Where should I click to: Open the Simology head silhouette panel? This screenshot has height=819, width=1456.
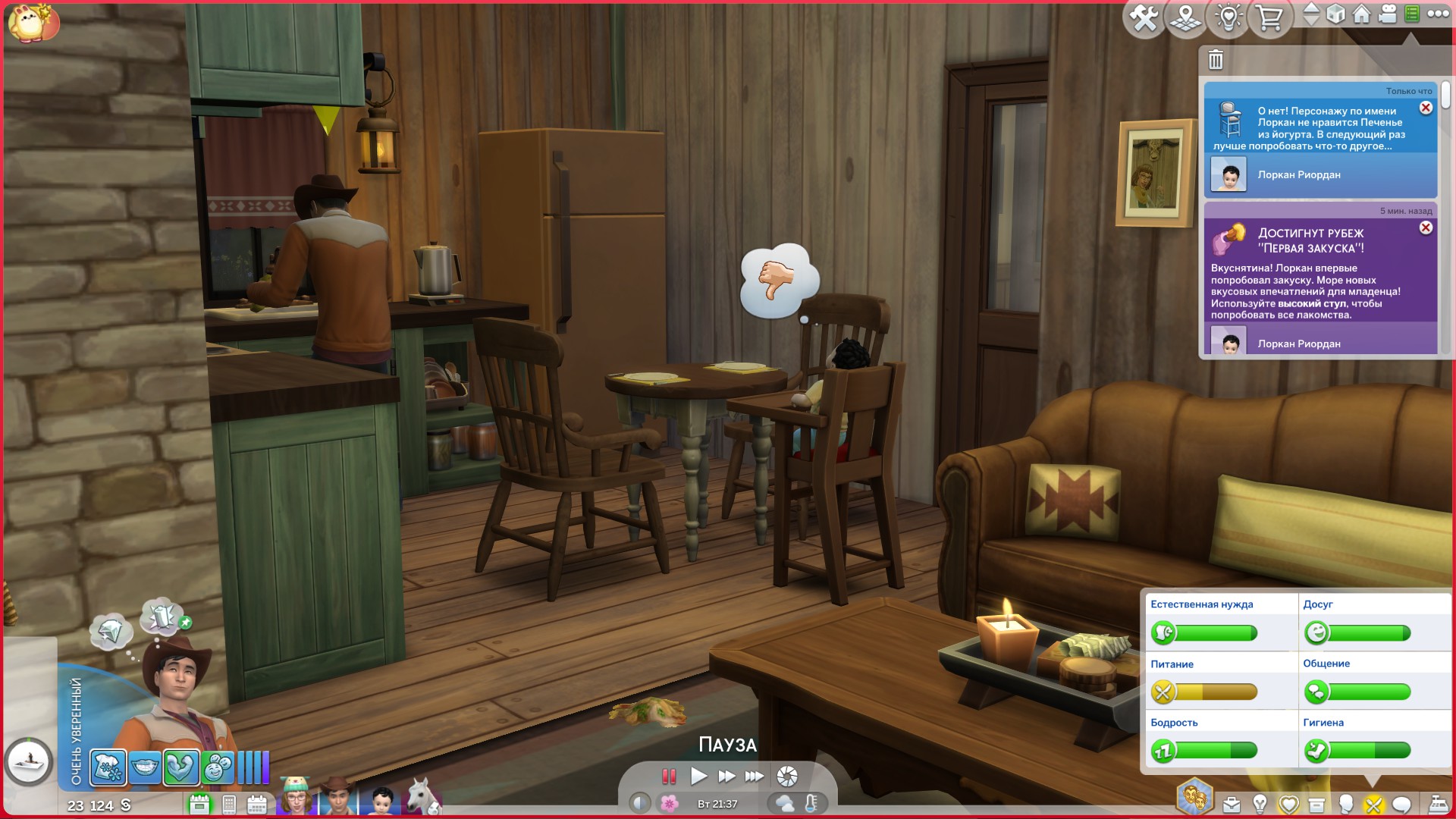tap(1346, 805)
